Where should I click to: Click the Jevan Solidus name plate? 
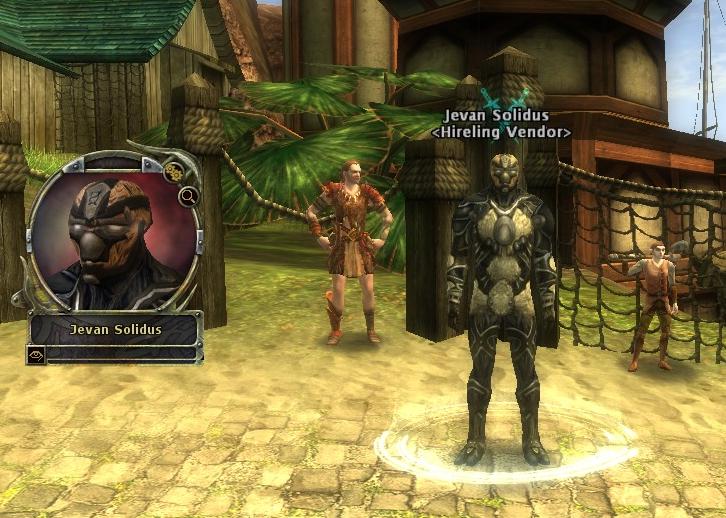(116, 329)
